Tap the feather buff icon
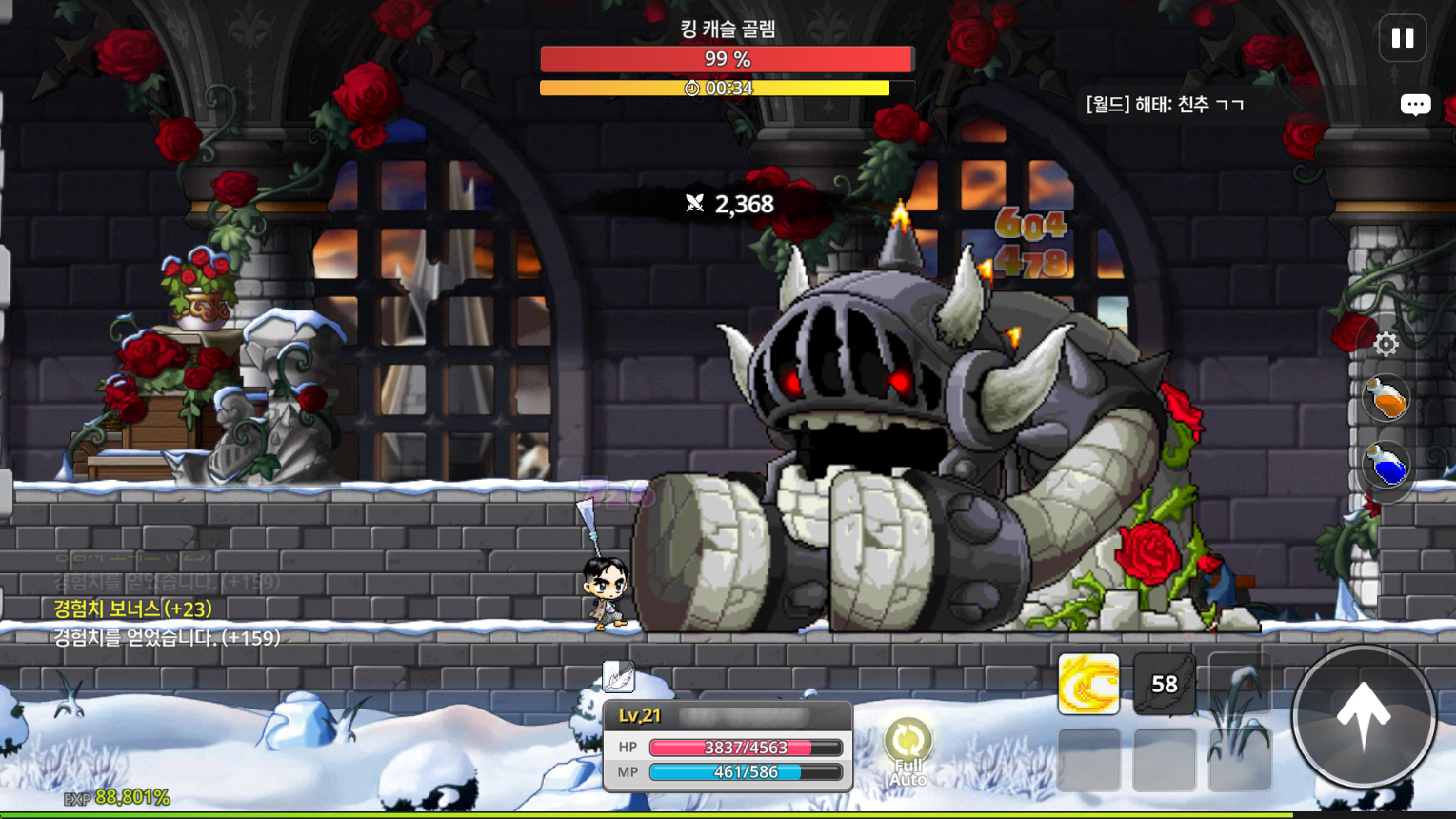The height and width of the screenshot is (819, 1456). [x=618, y=676]
